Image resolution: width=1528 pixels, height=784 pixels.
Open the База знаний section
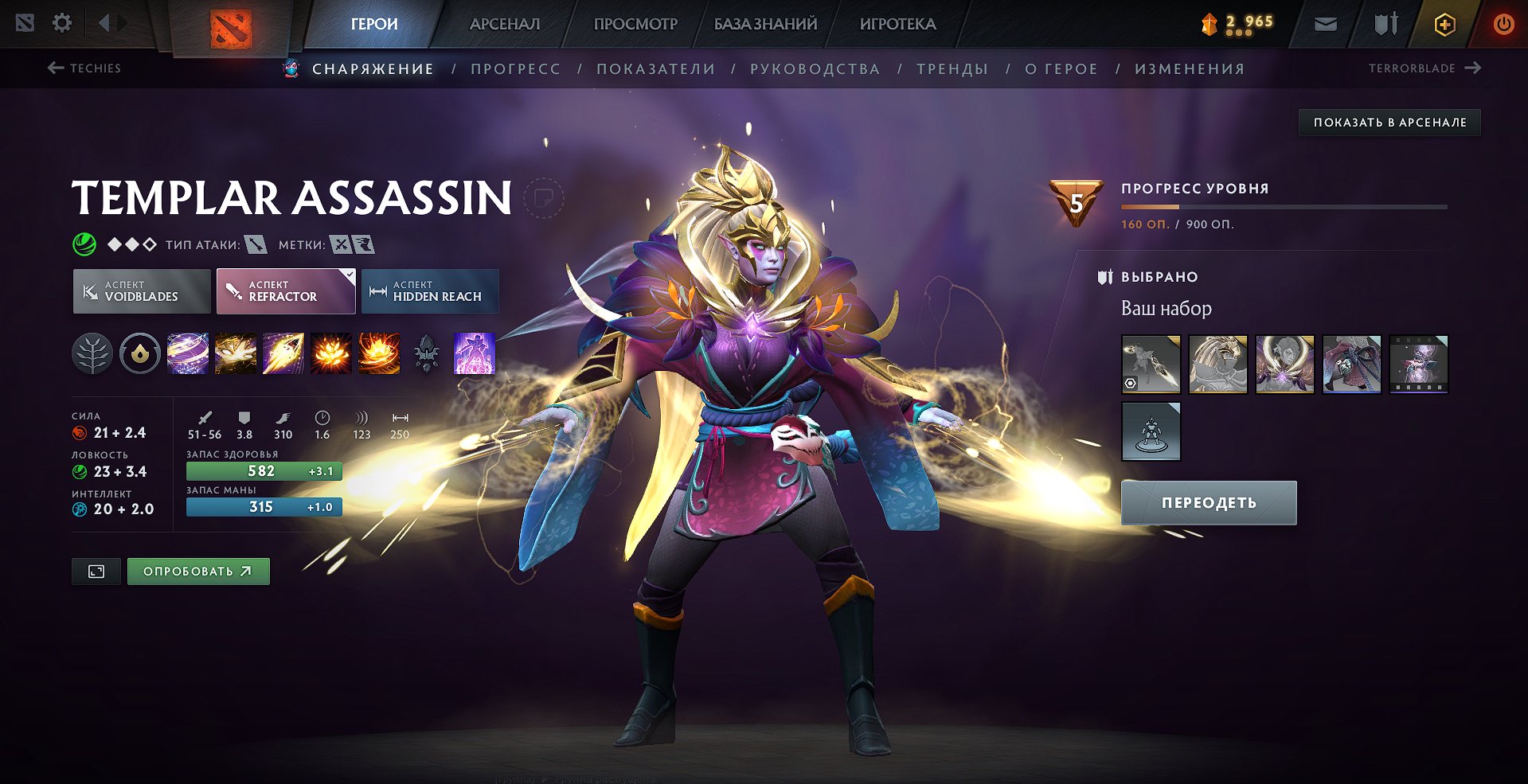tap(765, 24)
